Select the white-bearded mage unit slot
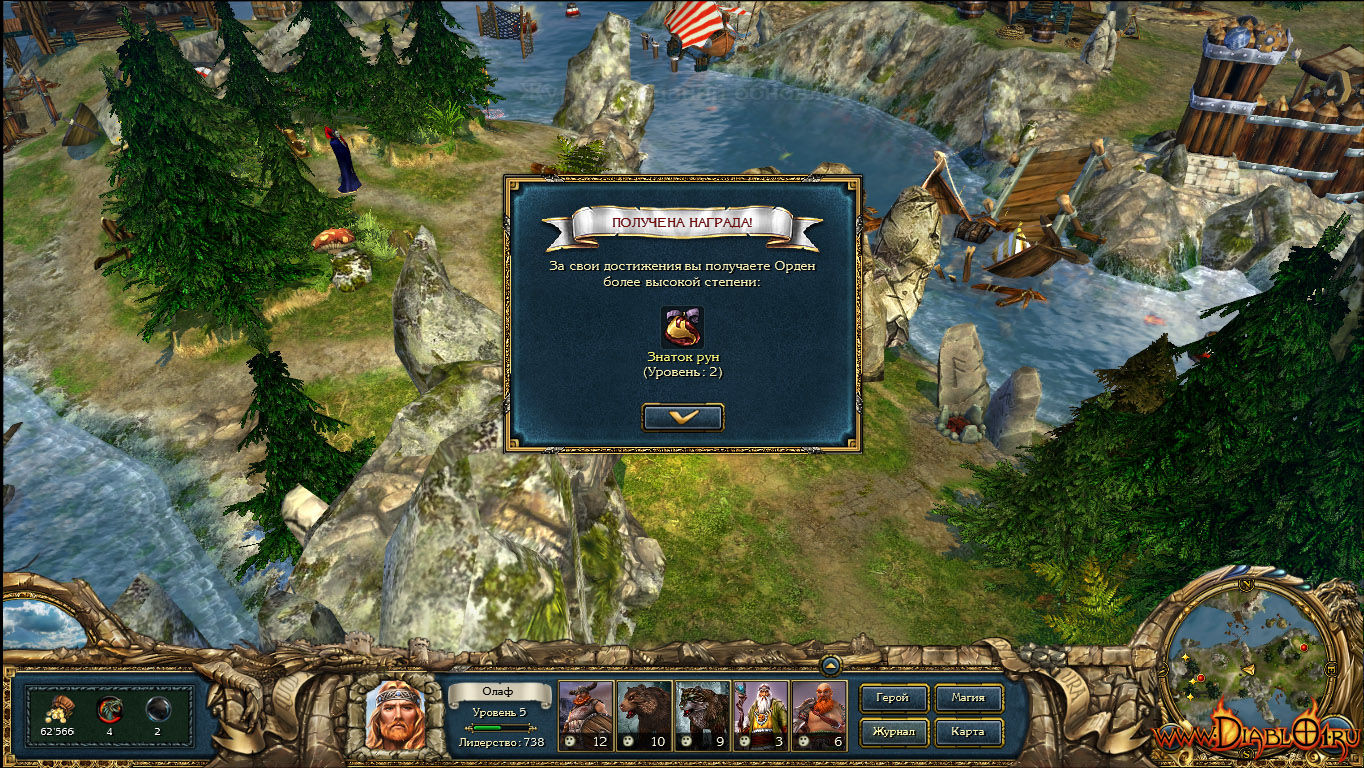 click(760, 715)
